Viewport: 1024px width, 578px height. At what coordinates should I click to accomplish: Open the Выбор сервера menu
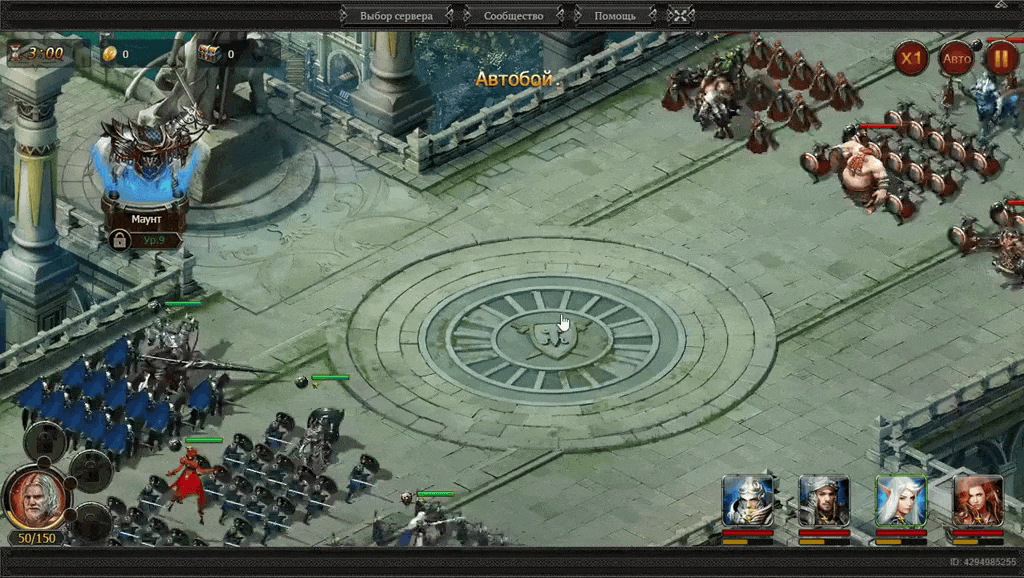click(x=396, y=16)
